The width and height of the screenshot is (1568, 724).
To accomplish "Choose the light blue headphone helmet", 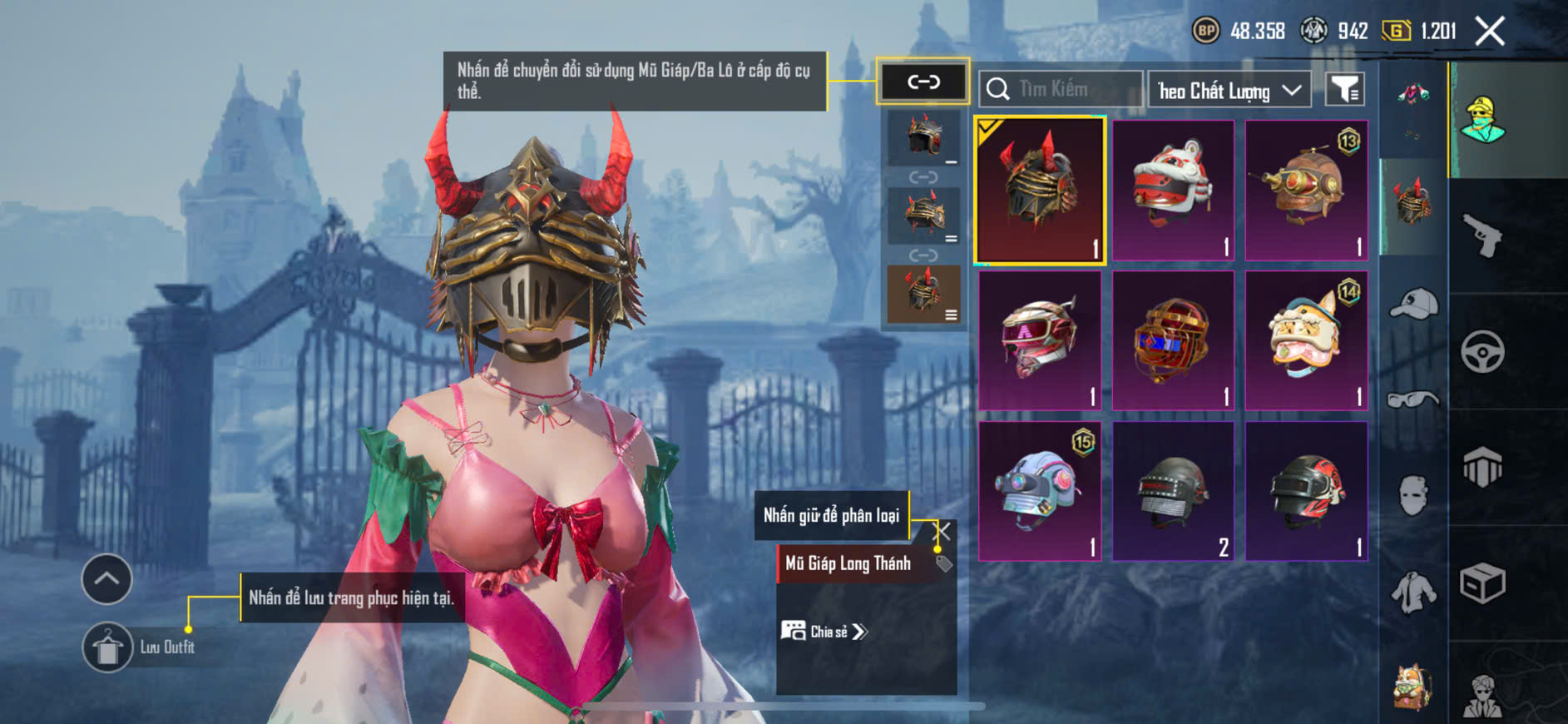I will tap(1040, 491).
